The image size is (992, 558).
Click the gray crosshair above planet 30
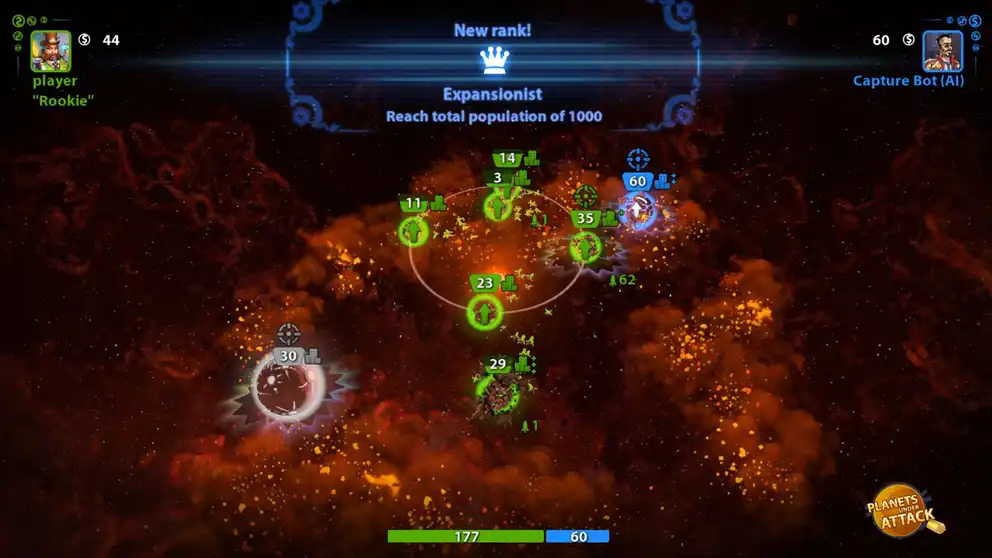pos(289,334)
